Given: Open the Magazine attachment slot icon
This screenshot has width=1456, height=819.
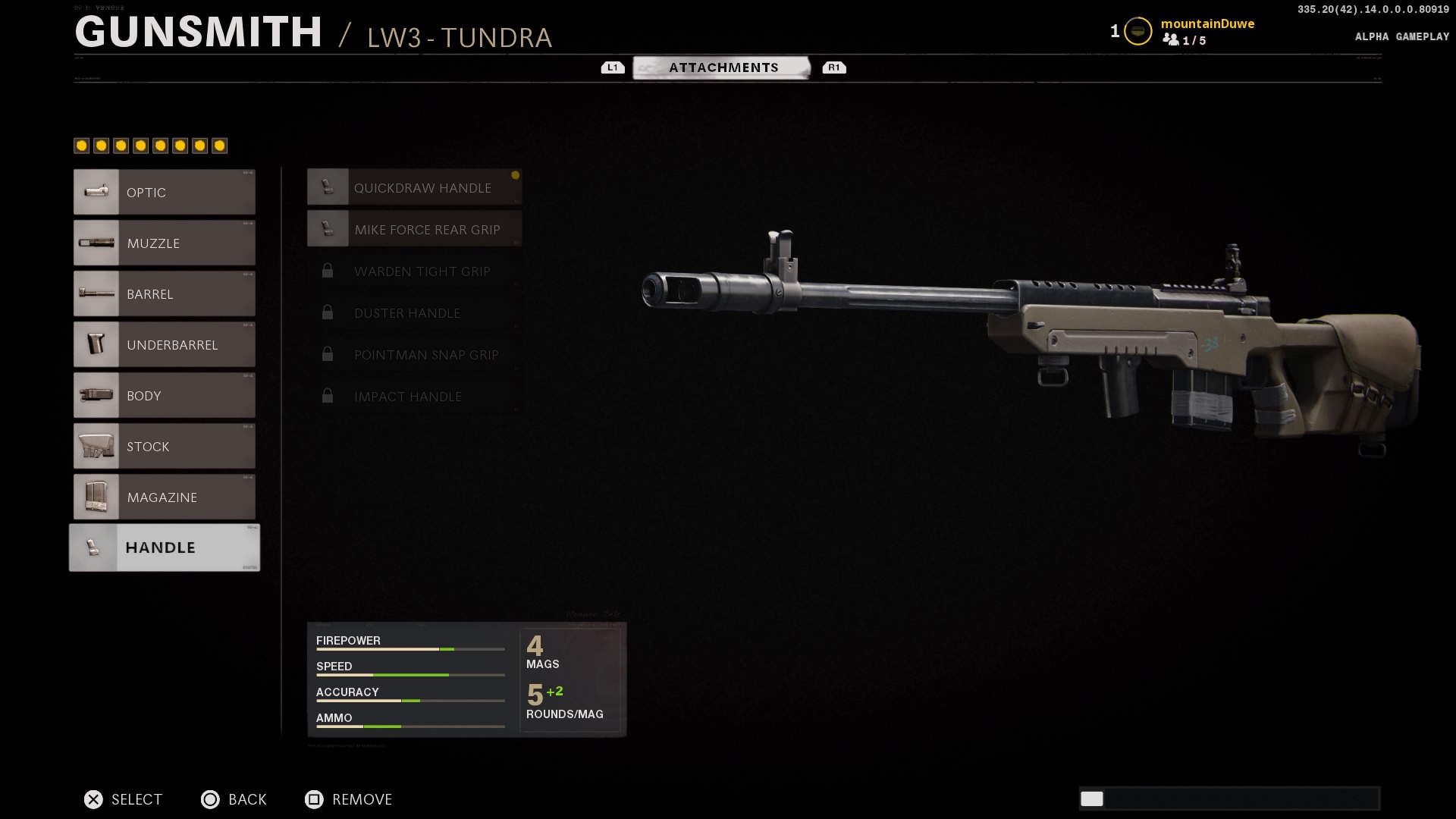Looking at the screenshot, I should (96, 497).
